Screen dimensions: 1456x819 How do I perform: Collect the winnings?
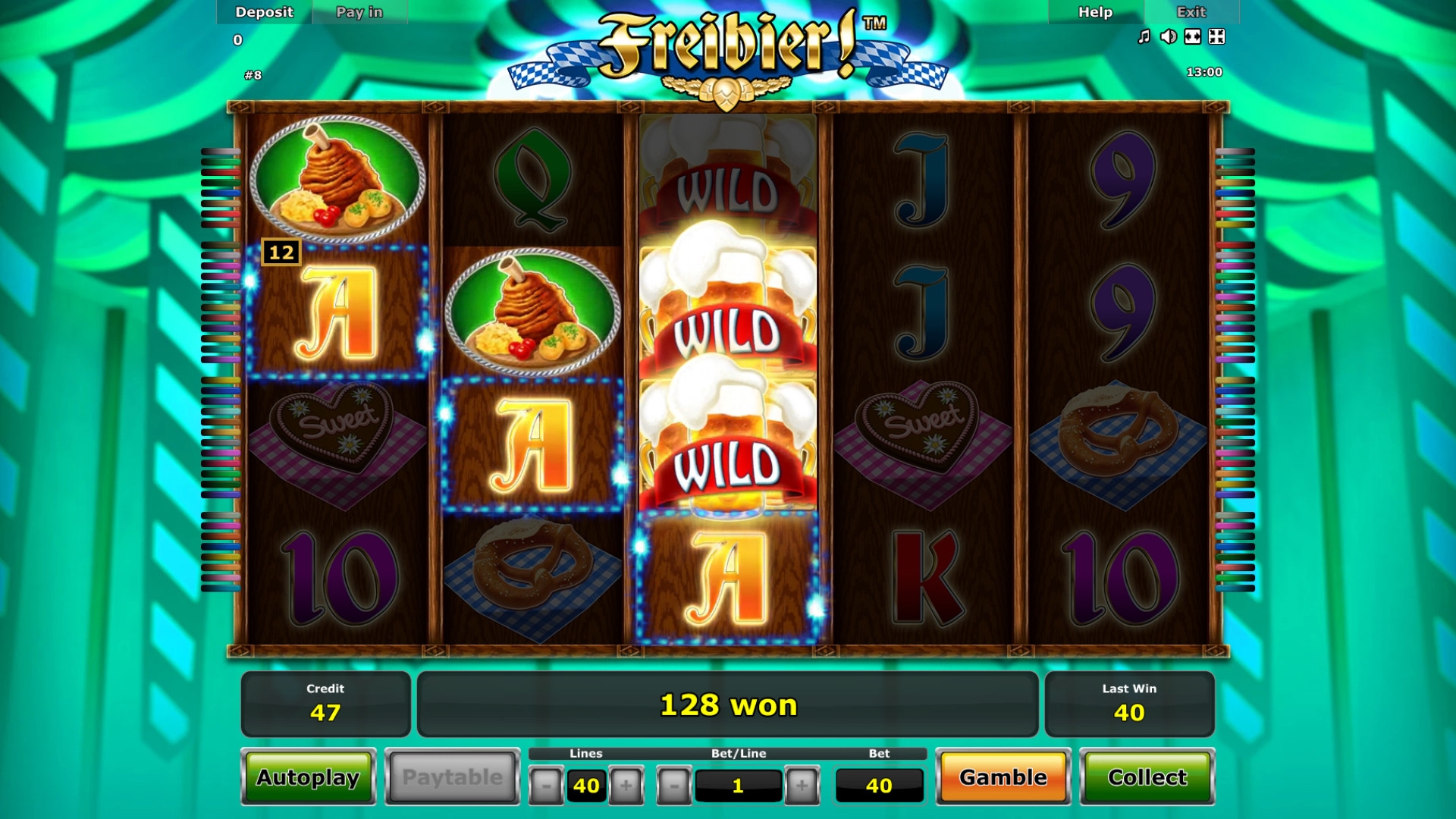pos(1147,777)
